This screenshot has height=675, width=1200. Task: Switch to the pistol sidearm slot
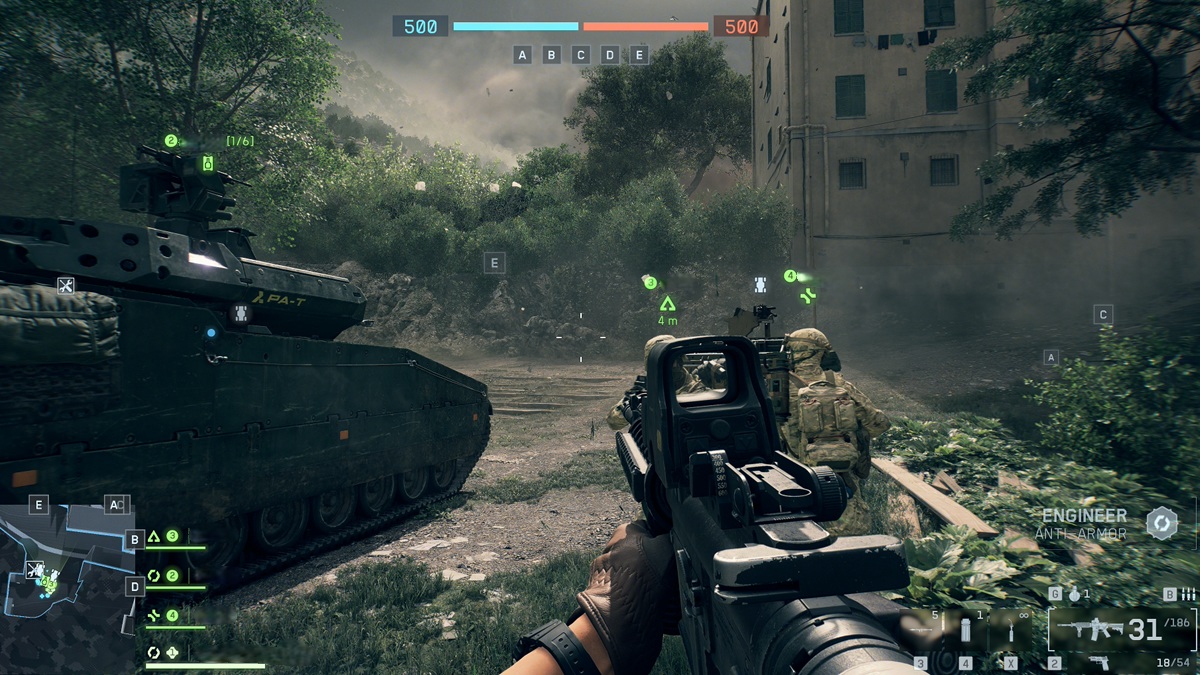click(x=1097, y=662)
